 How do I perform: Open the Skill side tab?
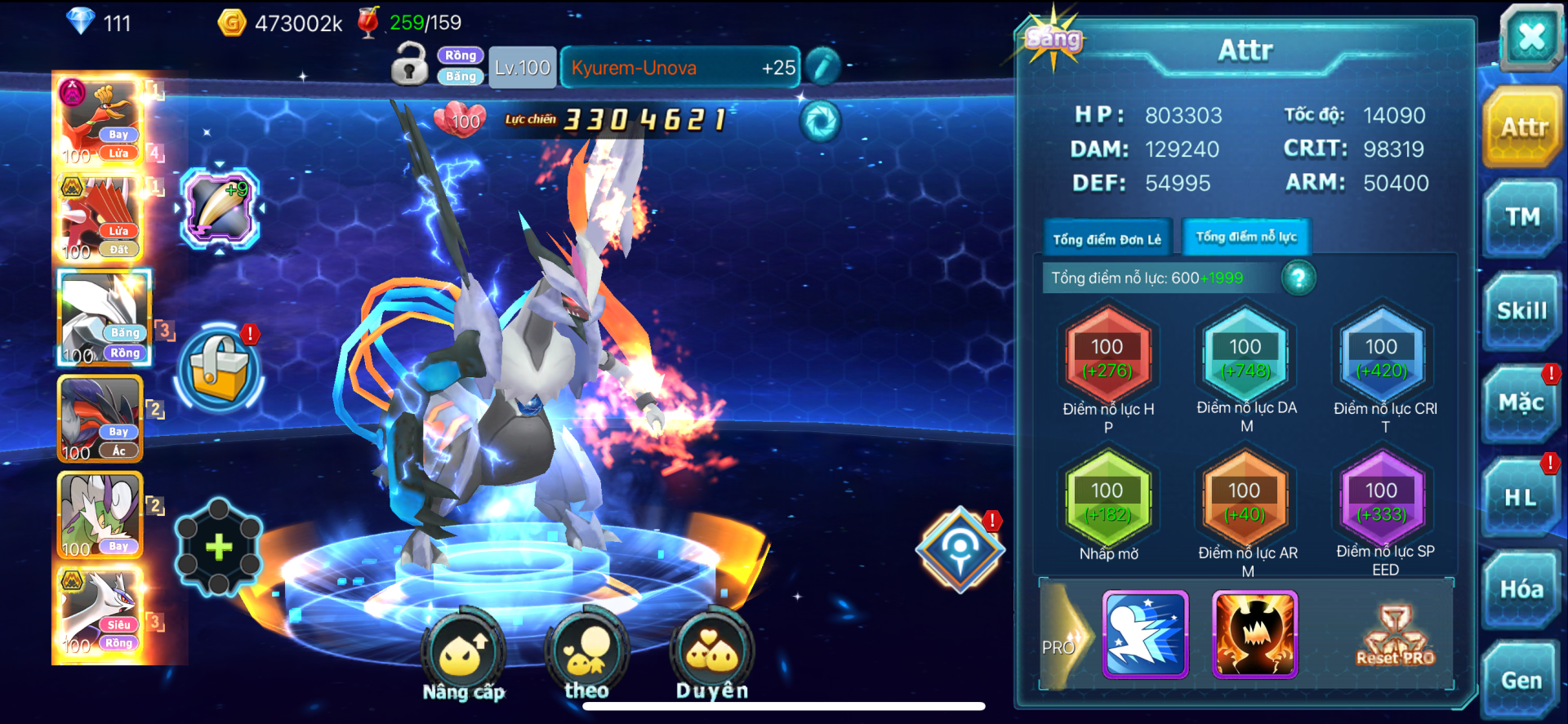click(x=1521, y=311)
